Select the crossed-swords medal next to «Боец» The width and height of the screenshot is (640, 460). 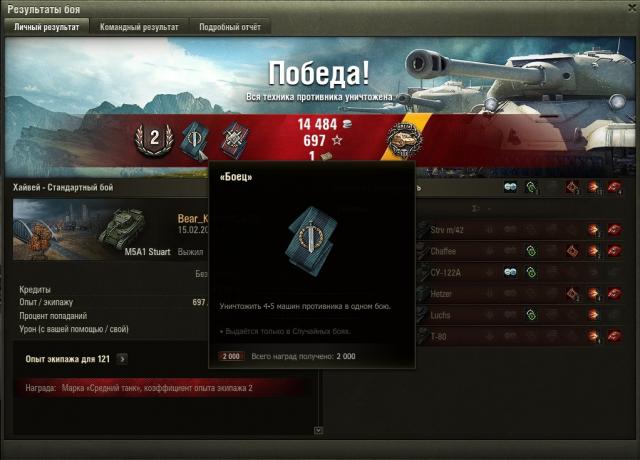(x=236, y=140)
